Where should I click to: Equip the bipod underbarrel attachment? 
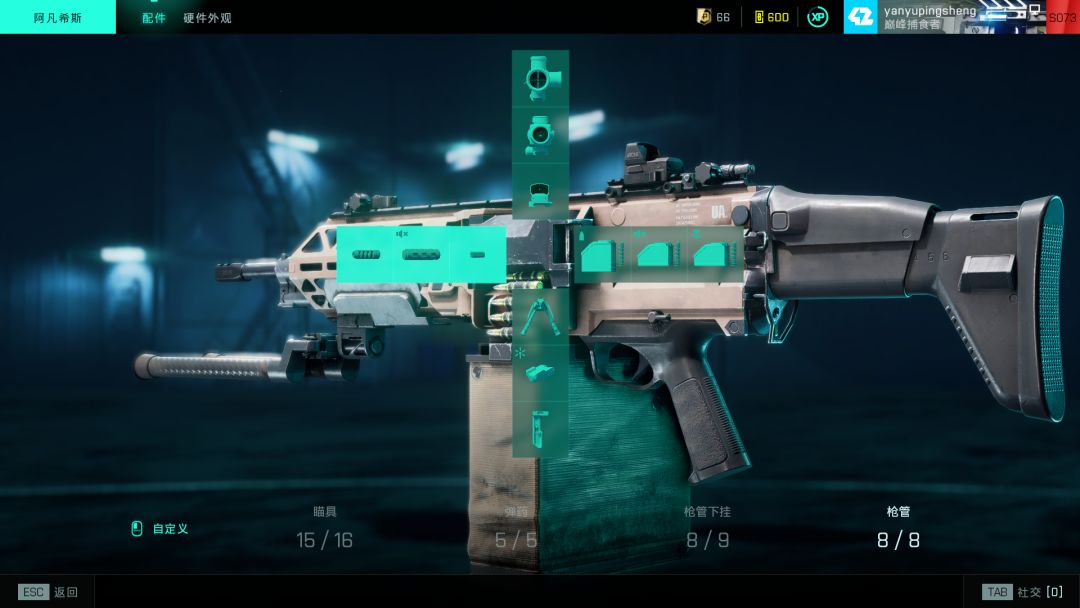[540, 316]
